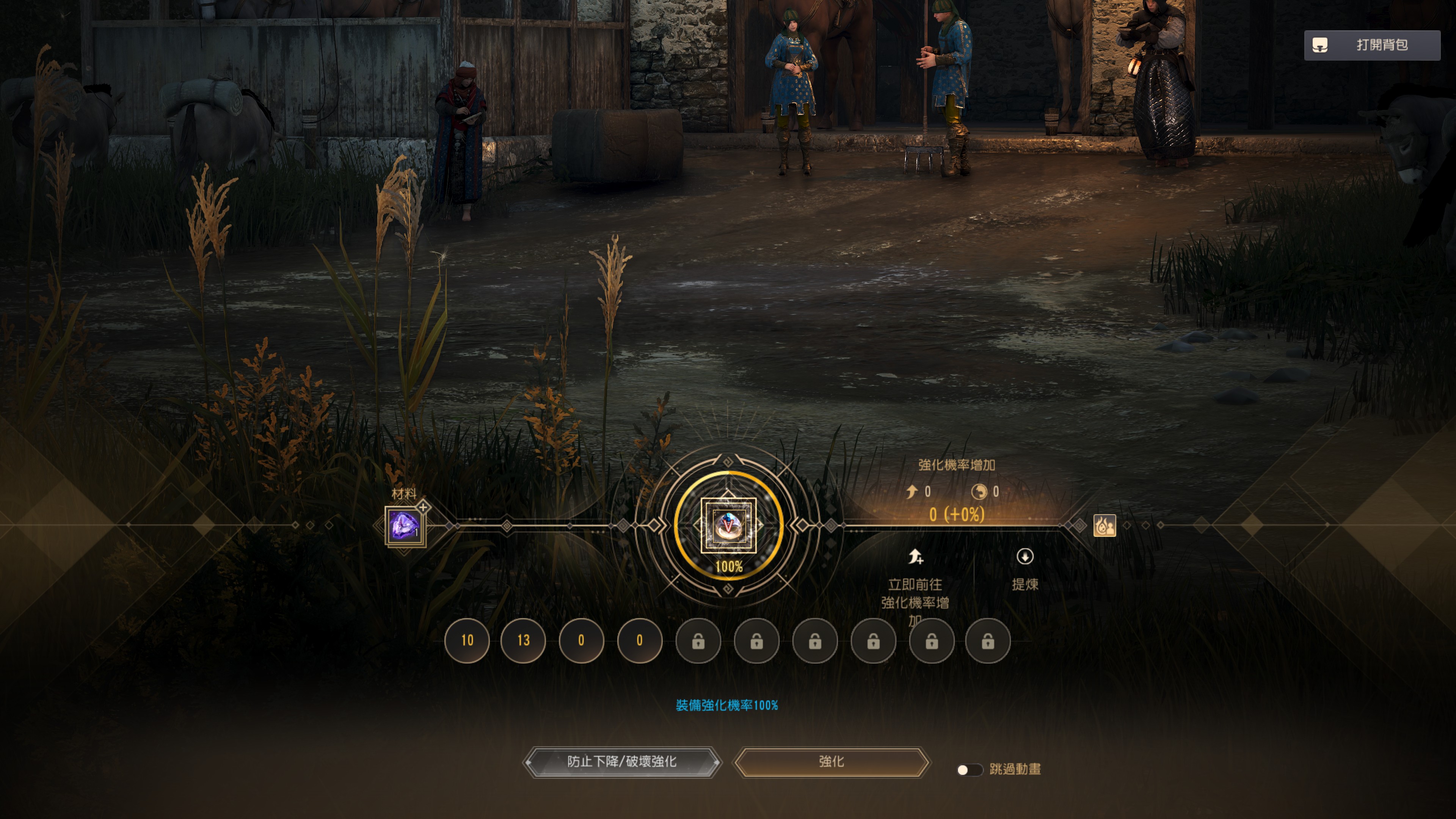Click the 強化 enhance button
The width and height of the screenshot is (1456, 819).
pyautogui.click(x=831, y=762)
